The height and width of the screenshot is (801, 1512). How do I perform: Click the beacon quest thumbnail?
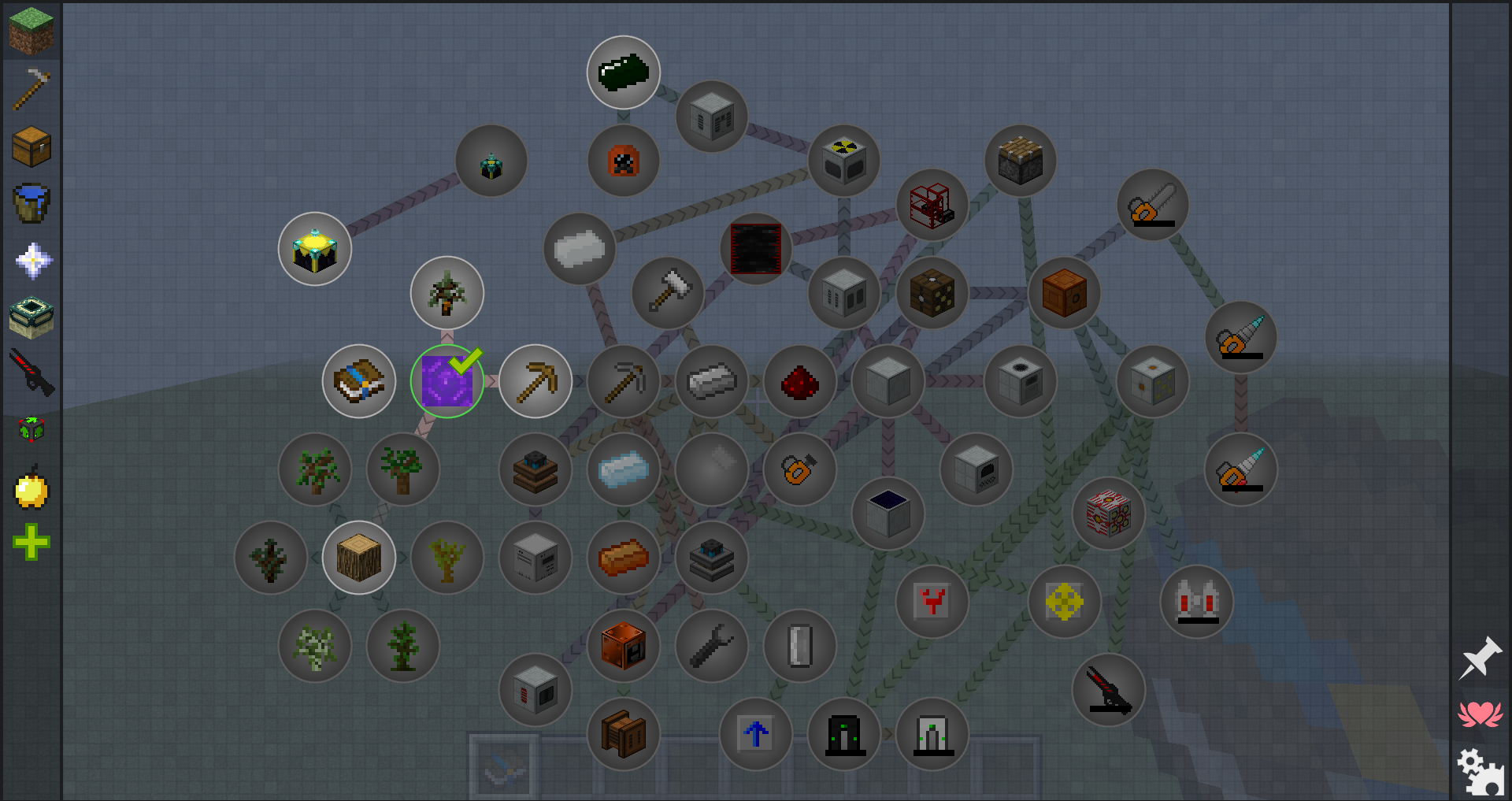(x=314, y=249)
